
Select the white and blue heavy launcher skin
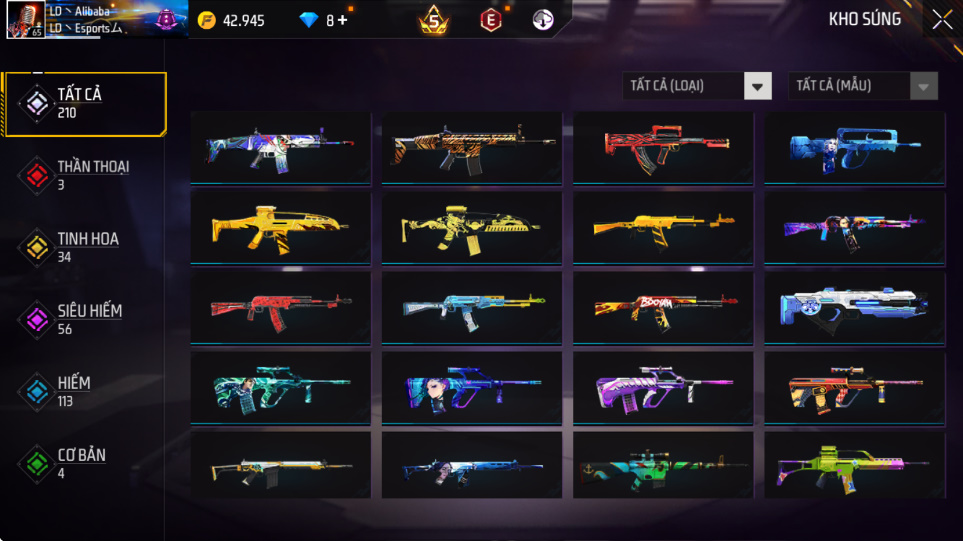[x=854, y=307]
